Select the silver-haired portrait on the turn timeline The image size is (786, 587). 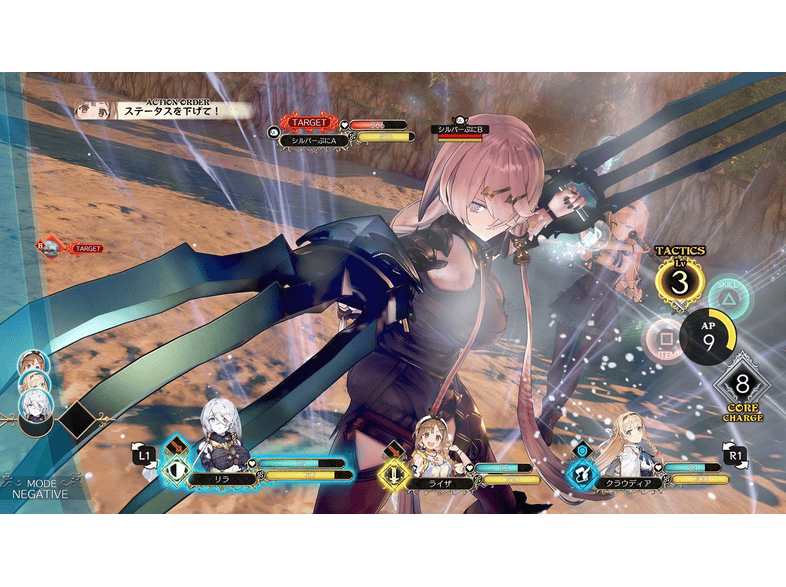(35, 404)
